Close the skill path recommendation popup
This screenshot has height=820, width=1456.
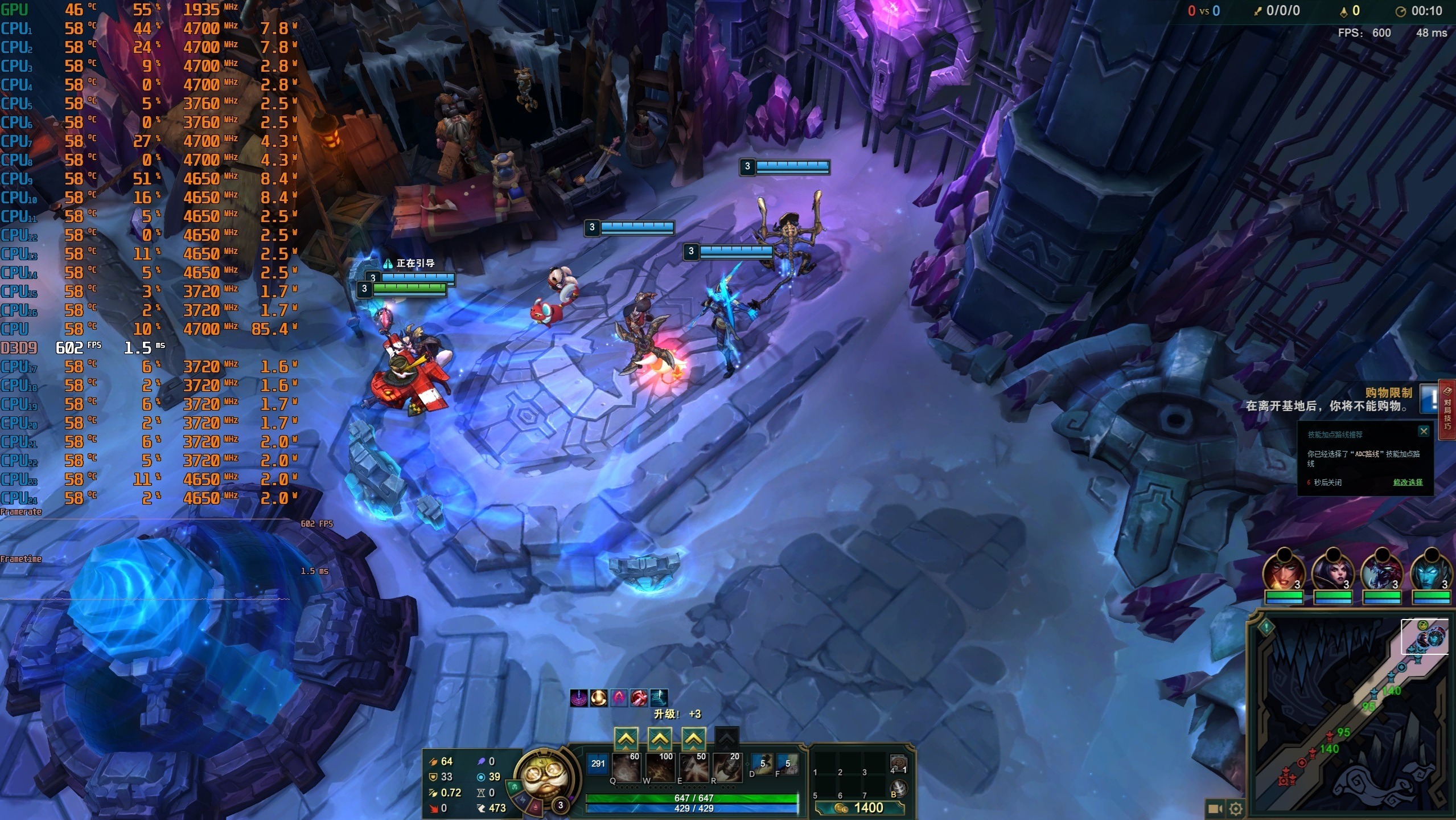[1424, 431]
